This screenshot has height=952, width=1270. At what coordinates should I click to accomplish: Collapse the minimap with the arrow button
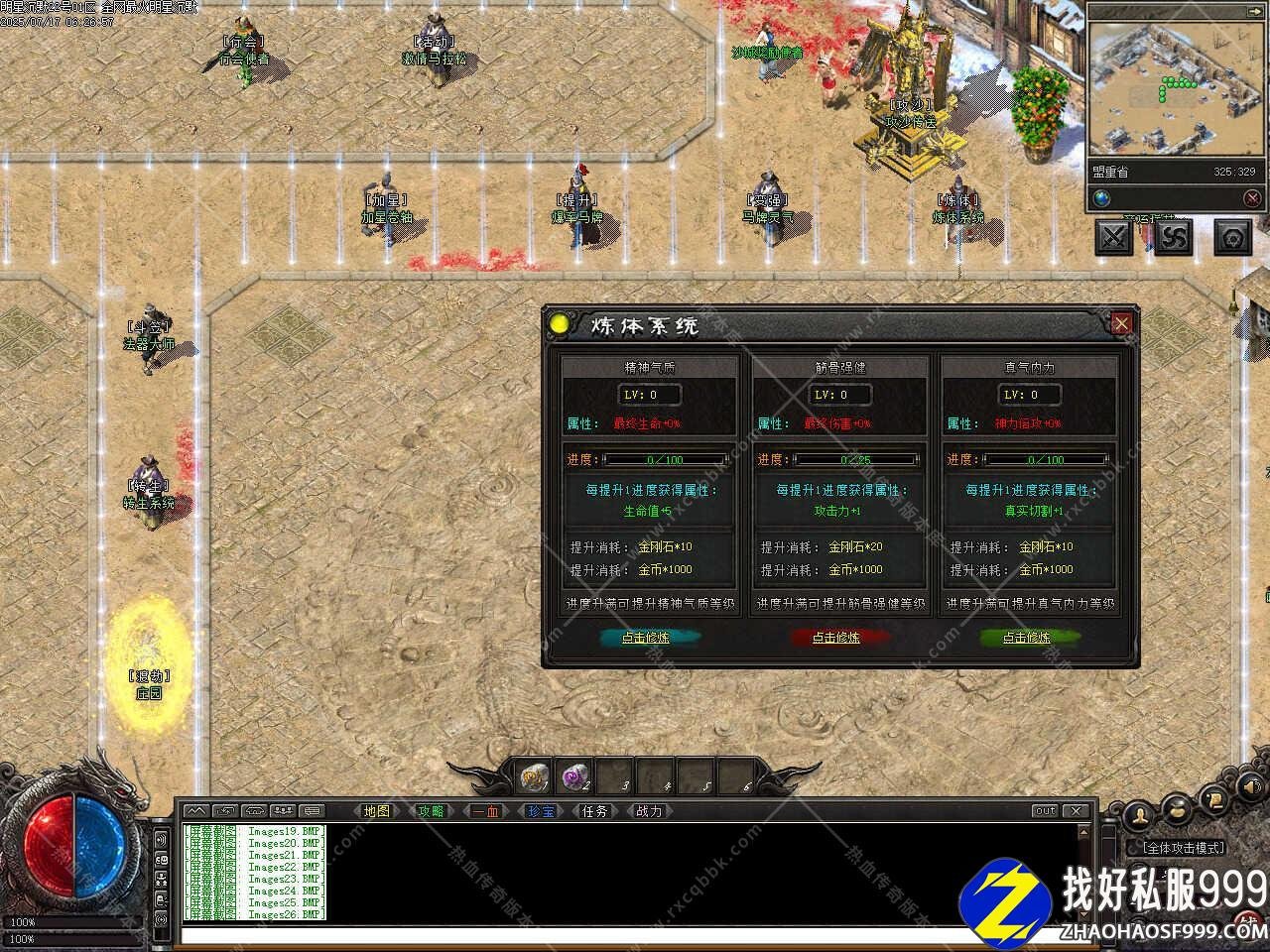pos(1252,198)
